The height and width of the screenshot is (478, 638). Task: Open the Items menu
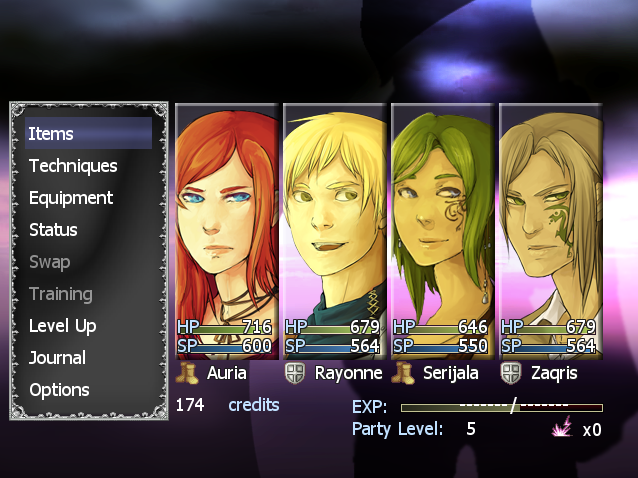pyautogui.click(x=51, y=134)
